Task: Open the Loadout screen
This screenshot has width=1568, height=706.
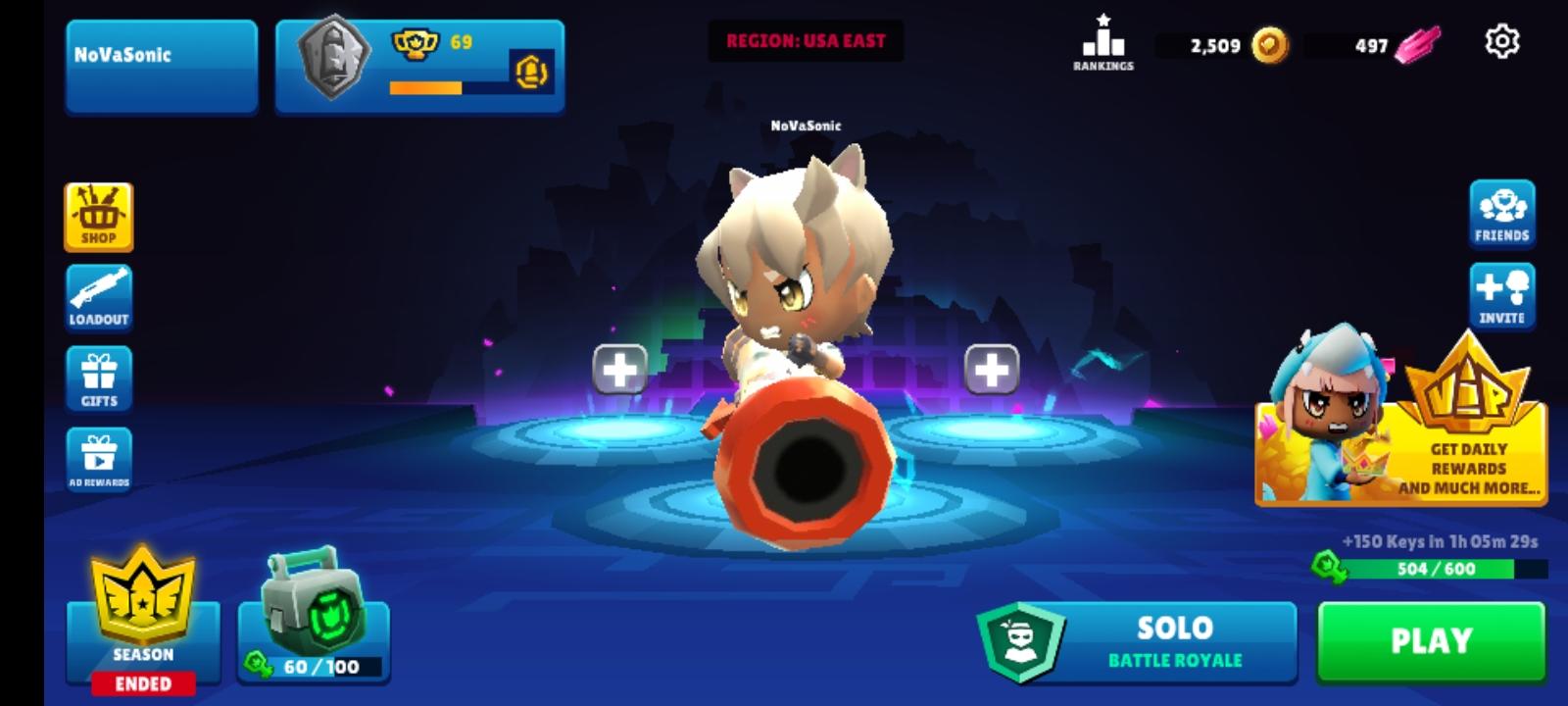Action: point(98,297)
